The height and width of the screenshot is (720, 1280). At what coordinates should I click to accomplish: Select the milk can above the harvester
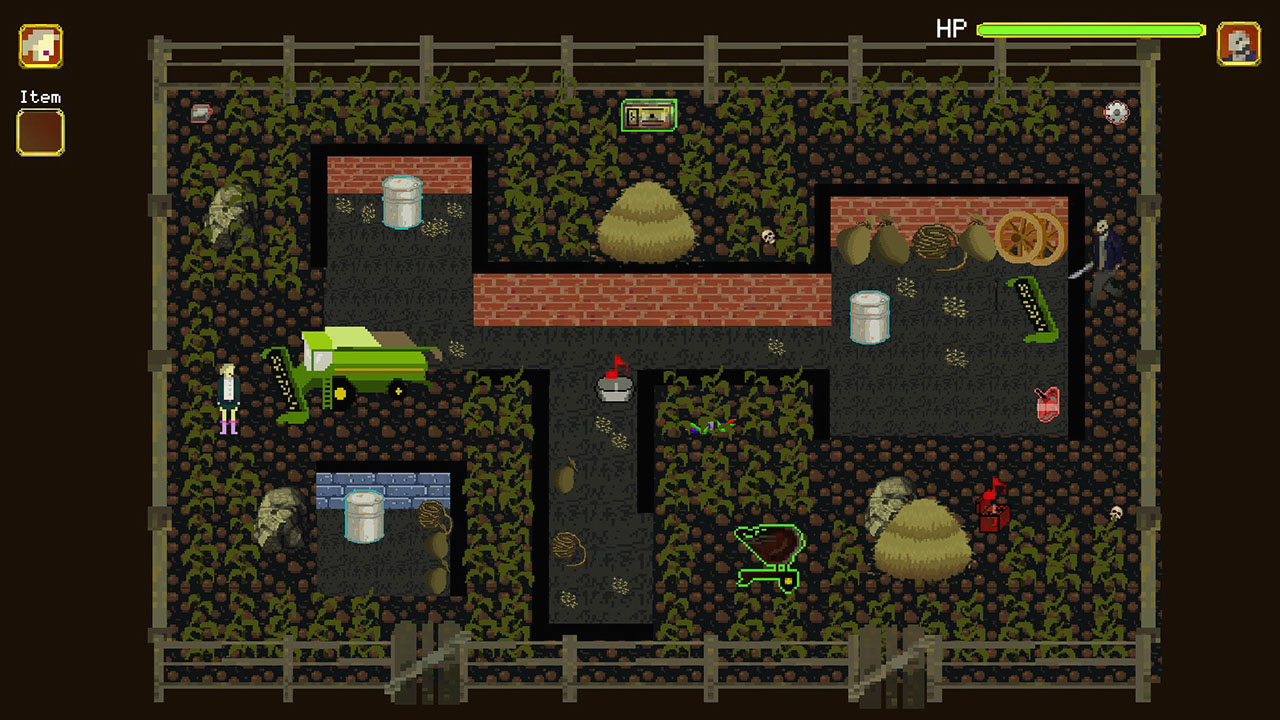click(404, 200)
